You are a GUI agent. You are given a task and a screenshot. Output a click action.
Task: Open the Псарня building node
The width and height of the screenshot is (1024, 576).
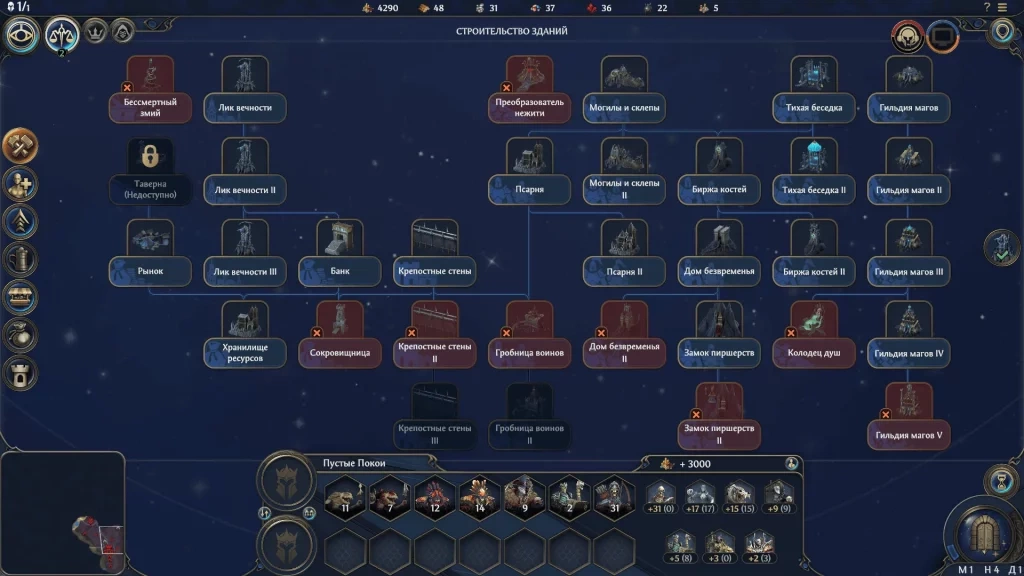coord(530,173)
